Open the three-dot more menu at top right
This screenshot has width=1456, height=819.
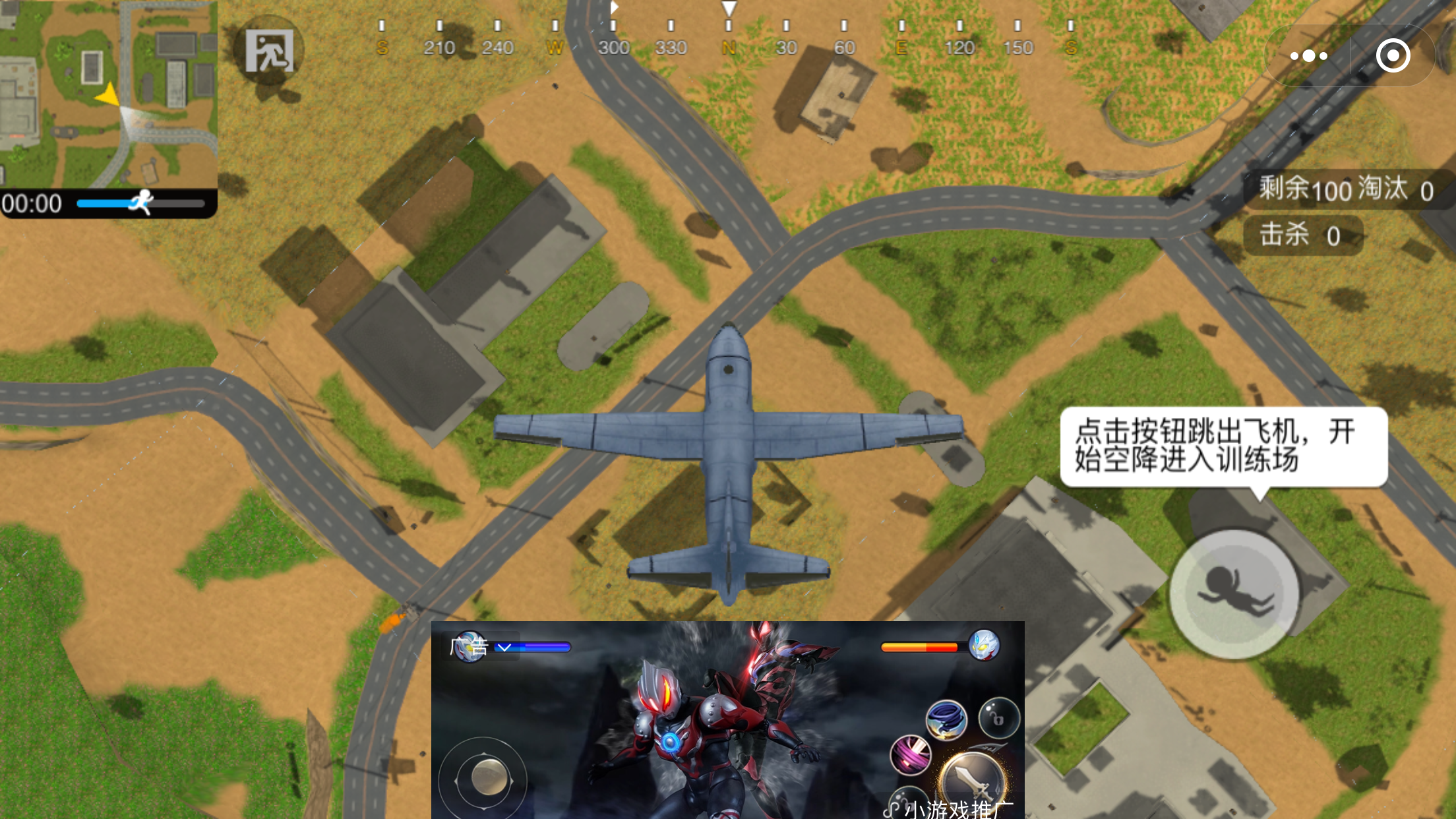click(x=1308, y=56)
